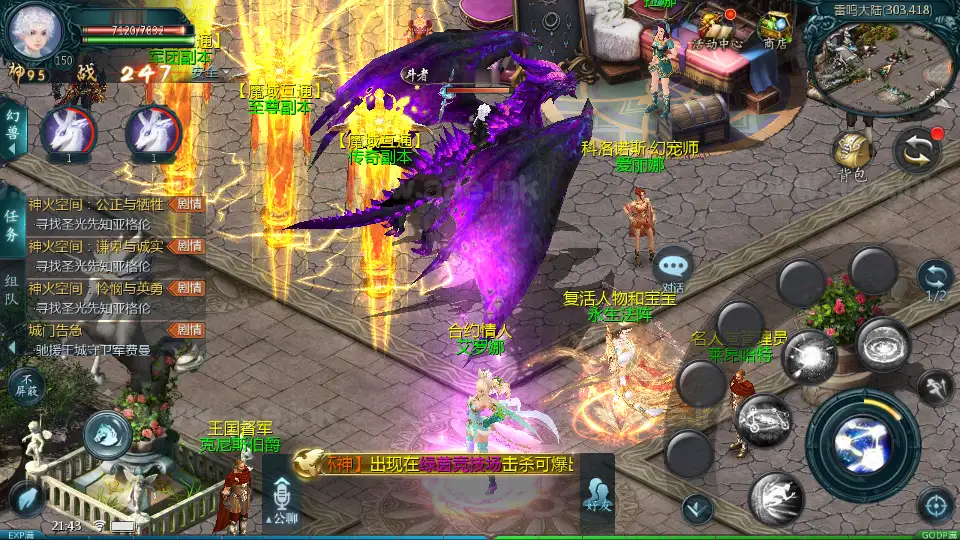Tap the crosshair target-lock button
The height and width of the screenshot is (540, 960).
pyautogui.click(x=935, y=505)
